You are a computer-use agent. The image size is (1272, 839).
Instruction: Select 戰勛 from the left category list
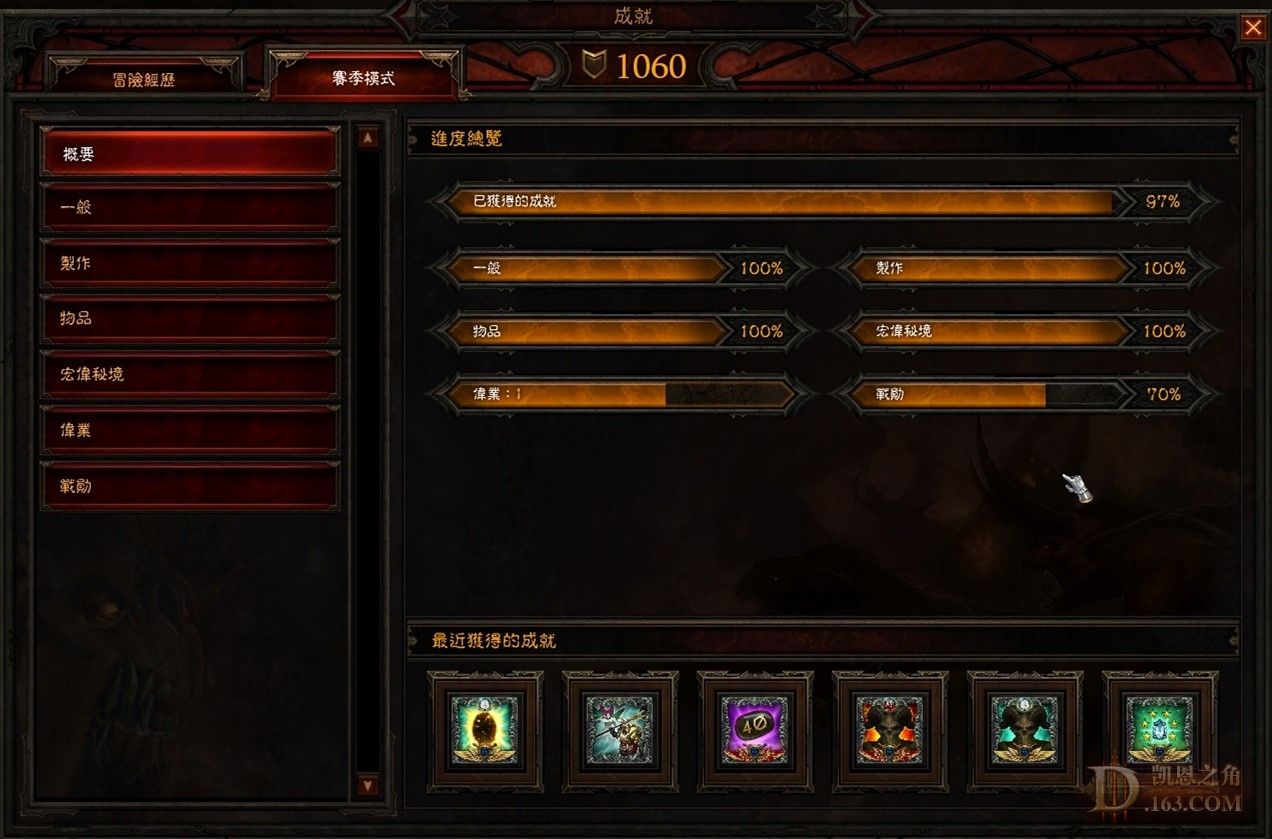190,486
